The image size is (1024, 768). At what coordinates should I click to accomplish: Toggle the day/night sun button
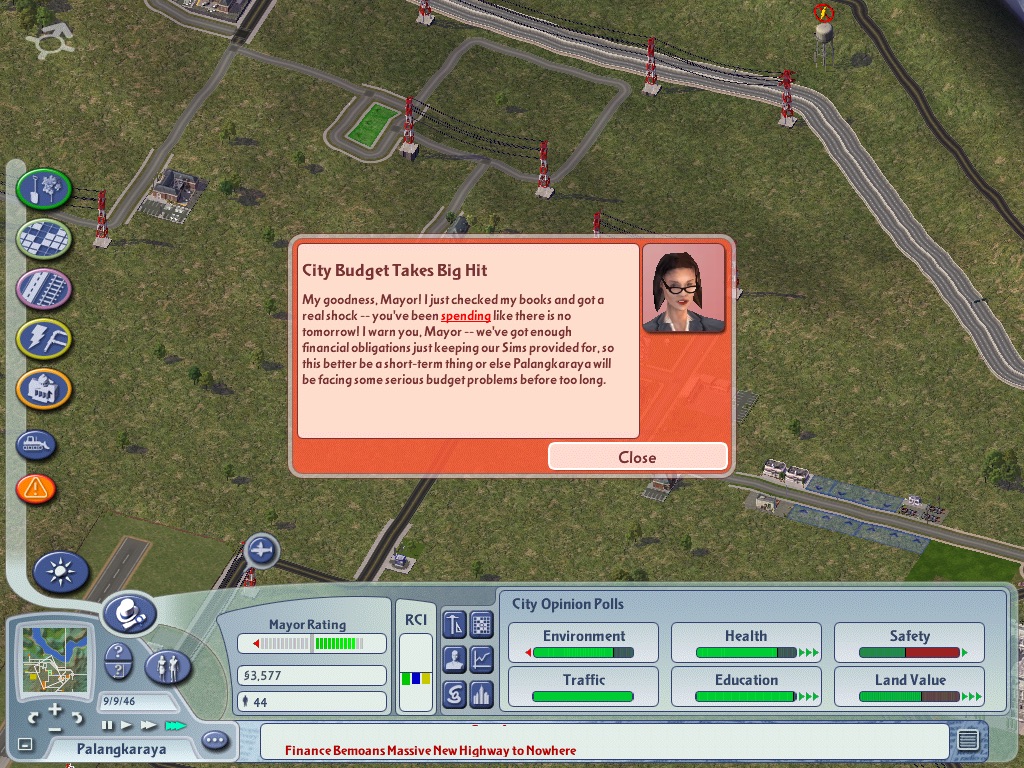tap(61, 572)
